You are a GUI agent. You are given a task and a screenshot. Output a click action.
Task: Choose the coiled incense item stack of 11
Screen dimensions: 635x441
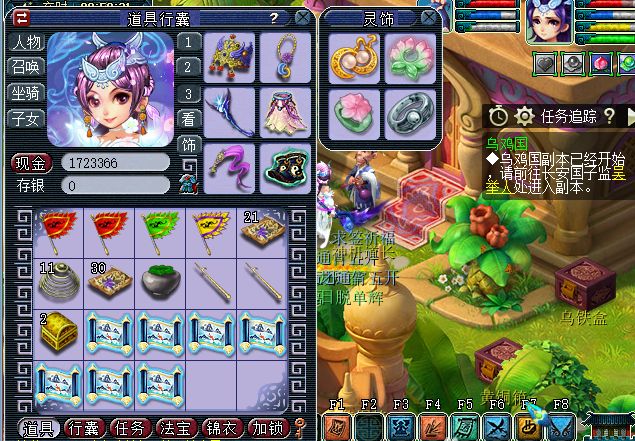pos(58,282)
